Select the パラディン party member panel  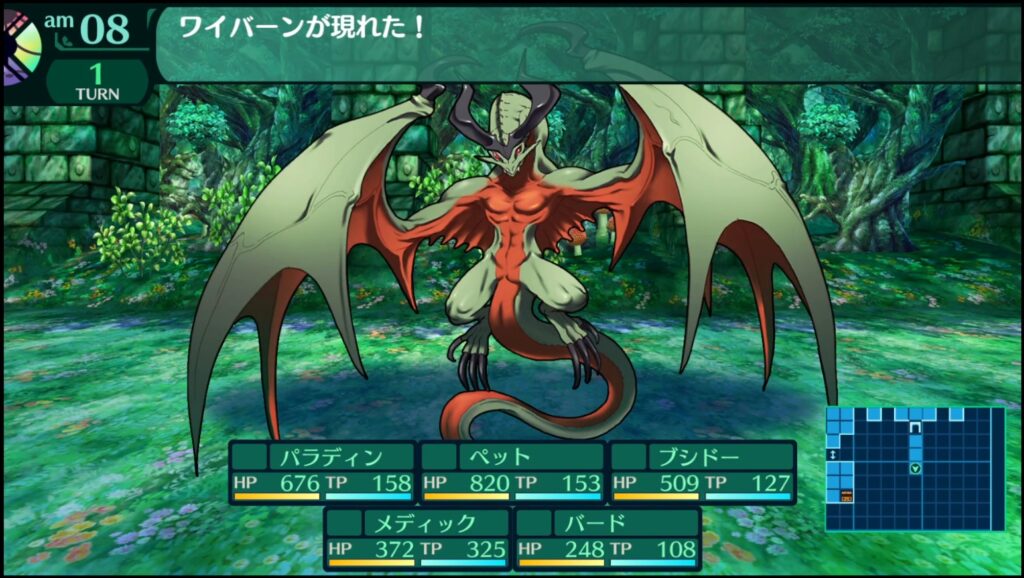tap(322, 472)
